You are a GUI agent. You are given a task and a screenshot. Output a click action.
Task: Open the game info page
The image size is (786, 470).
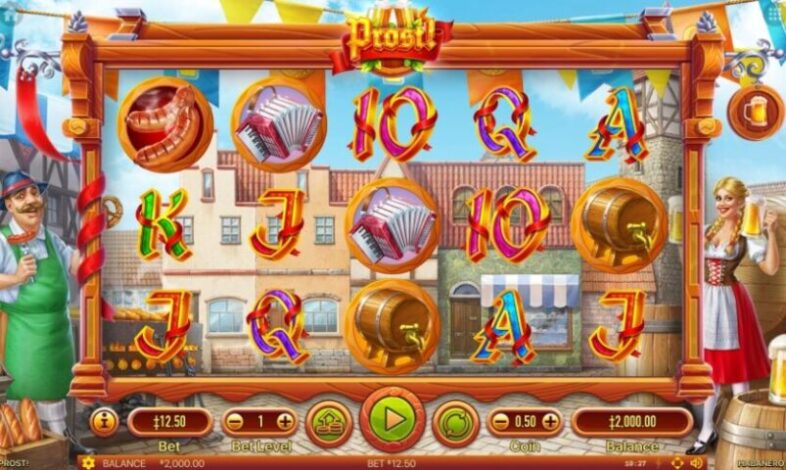pos(104,421)
